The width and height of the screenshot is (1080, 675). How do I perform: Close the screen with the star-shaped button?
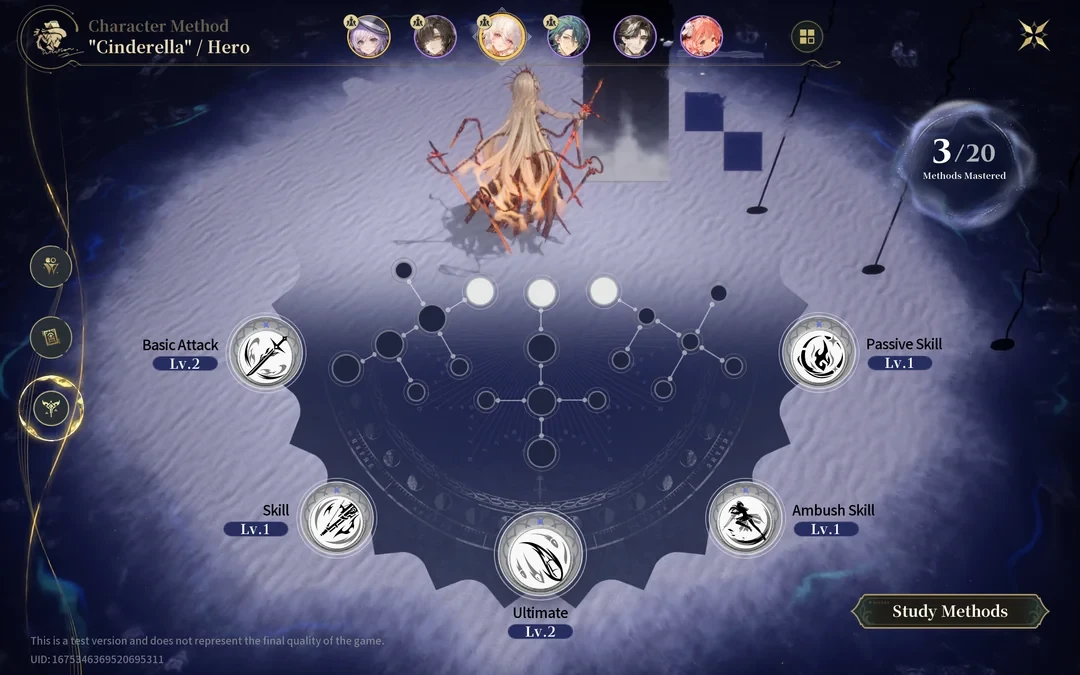(x=1034, y=35)
